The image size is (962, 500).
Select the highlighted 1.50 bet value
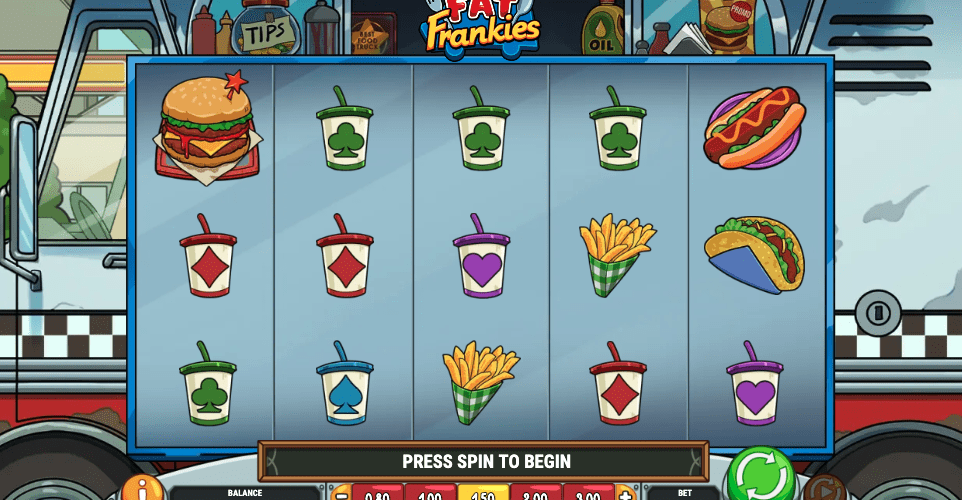[483, 494]
